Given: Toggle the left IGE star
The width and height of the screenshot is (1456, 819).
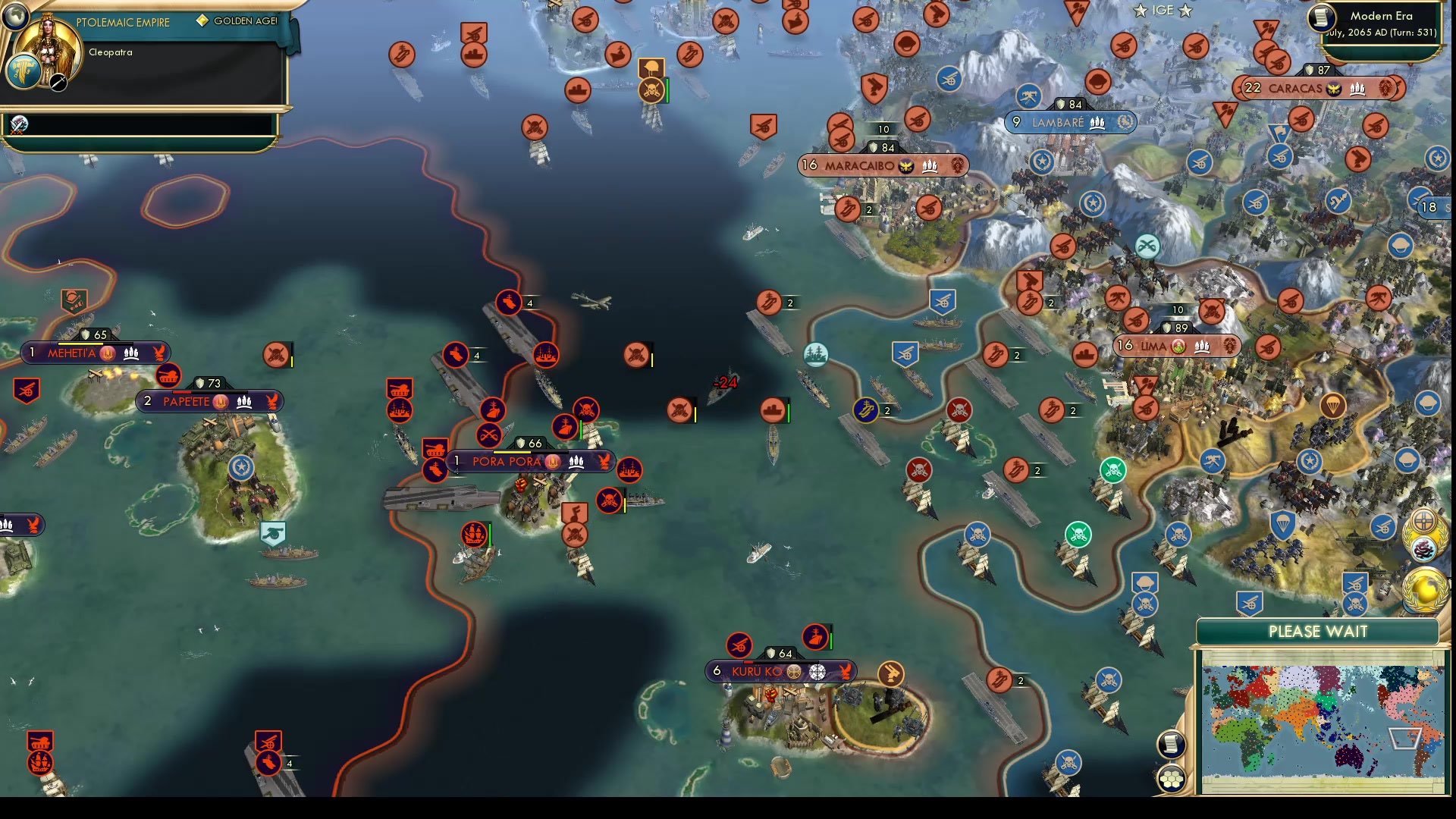Looking at the screenshot, I should (x=1140, y=11).
